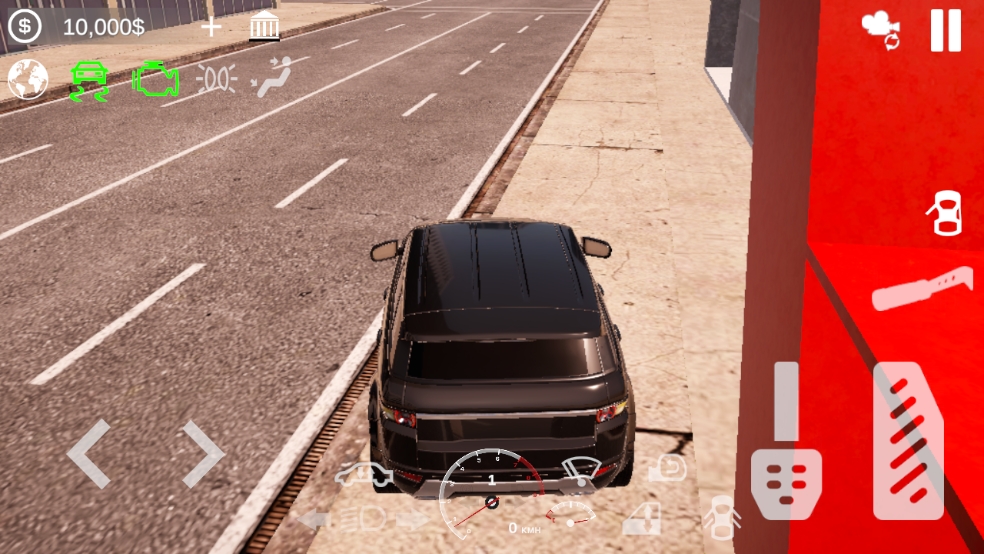The height and width of the screenshot is (554, 984).
Task: Pause the game
Action: coord(945,30)
